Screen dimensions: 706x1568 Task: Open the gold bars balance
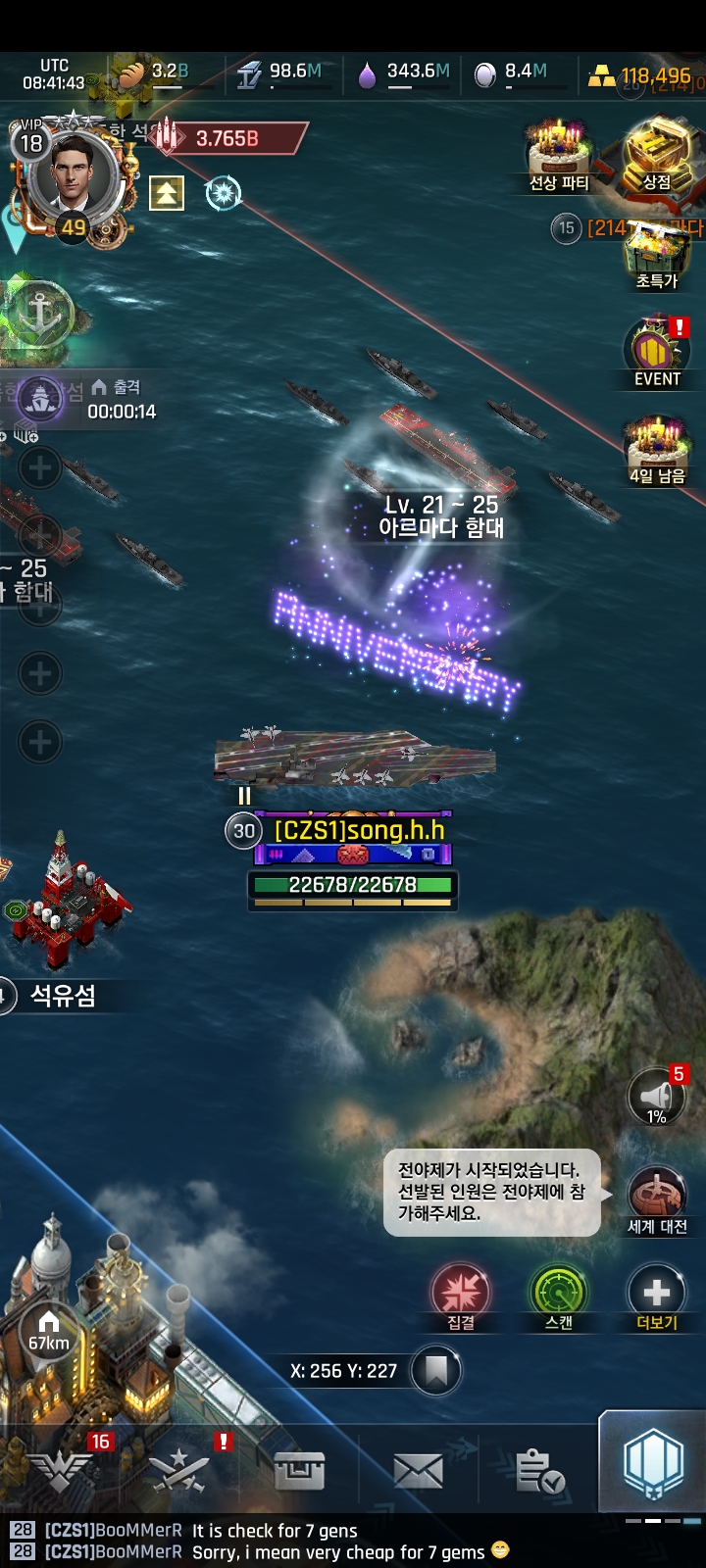coord(642,76)
